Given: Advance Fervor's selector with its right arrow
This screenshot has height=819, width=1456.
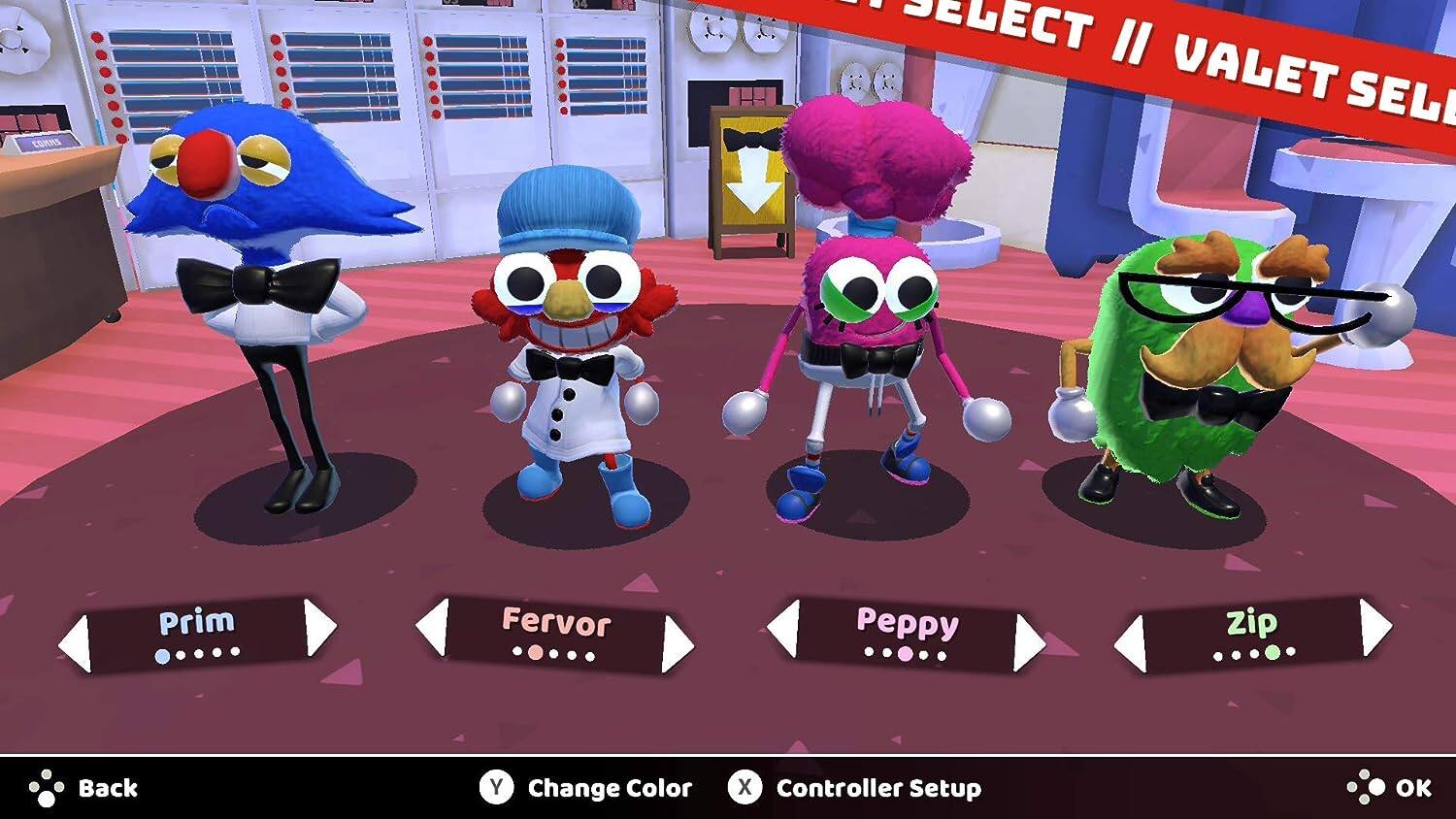Looking at the screenshot, I should point(677,643).
